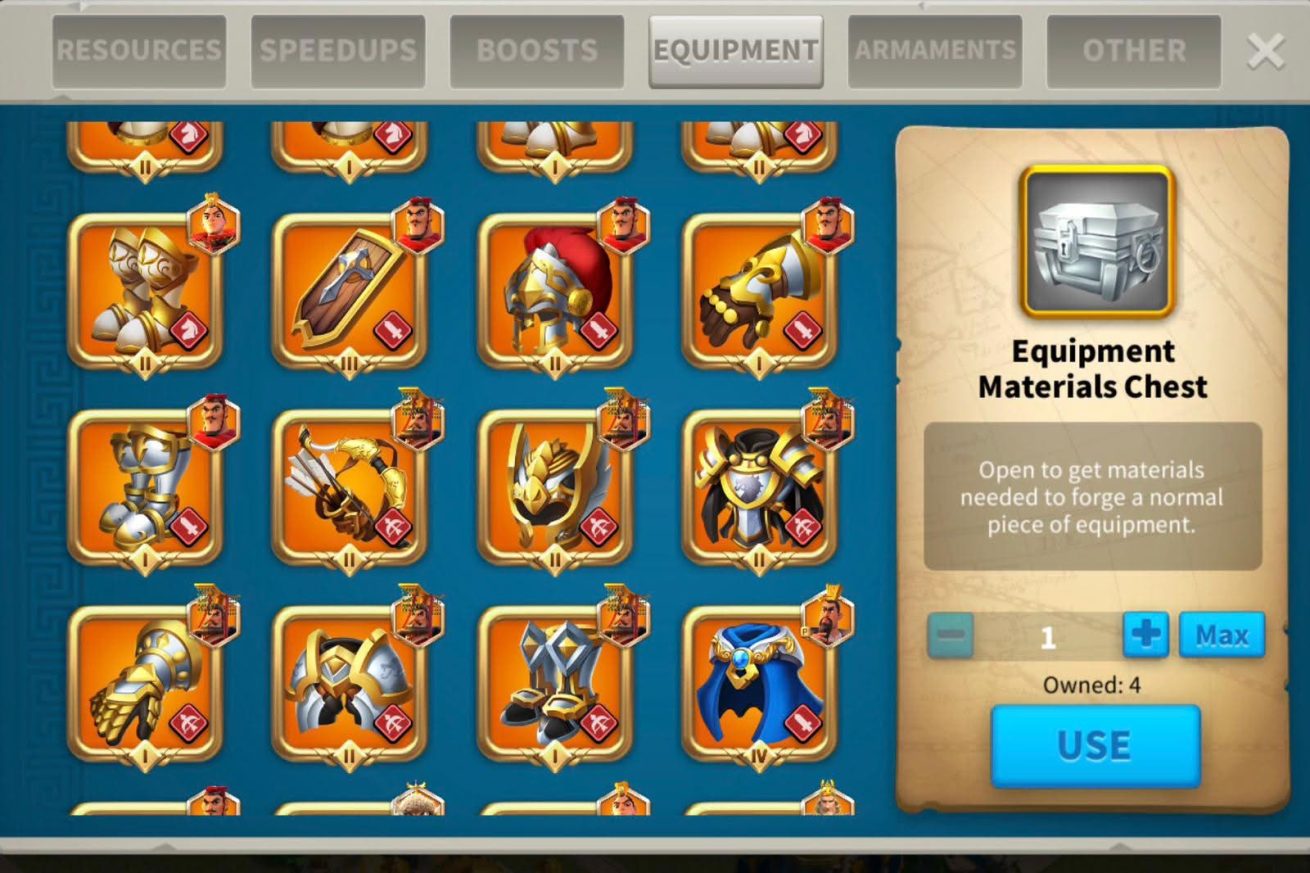The width and height of the screenshot is (1310, 873).
Task: Choose the silver diamond-plated boots slot
Action: pyautogui.click(x=555, y=683)
